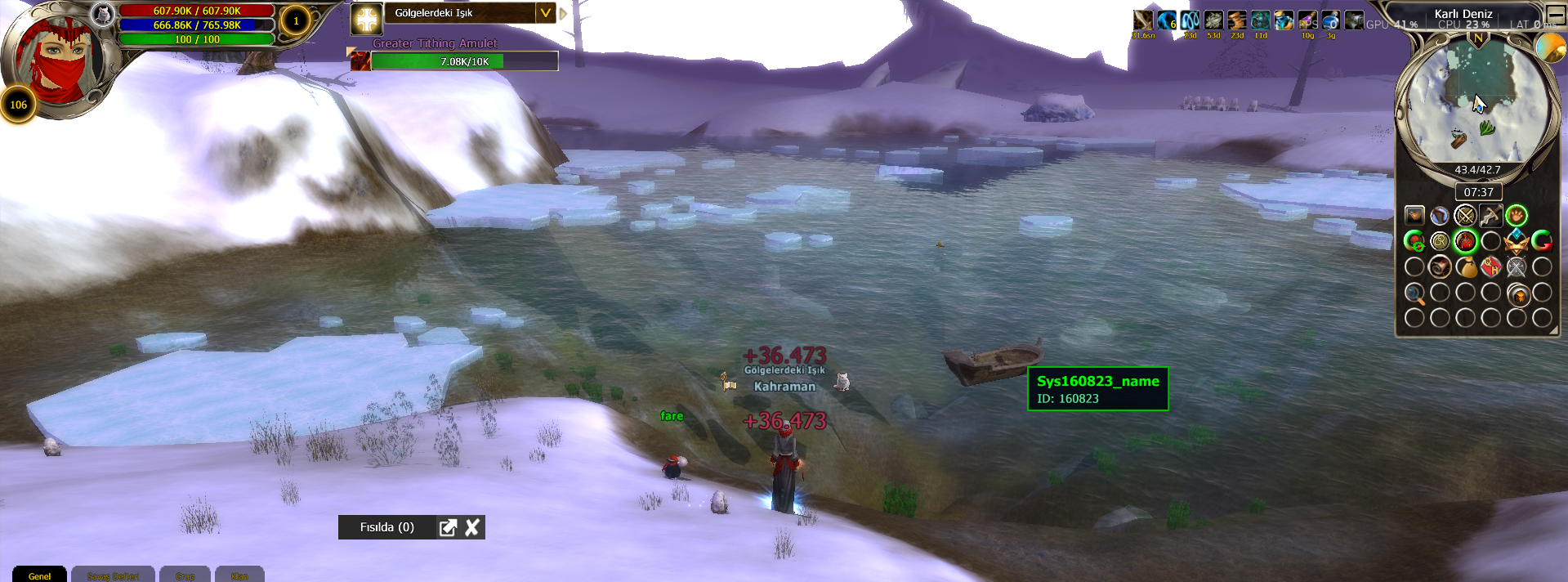Click the white mouse pet icon
This screenshot has width=1568, height=582.
[x=842, y=382]
